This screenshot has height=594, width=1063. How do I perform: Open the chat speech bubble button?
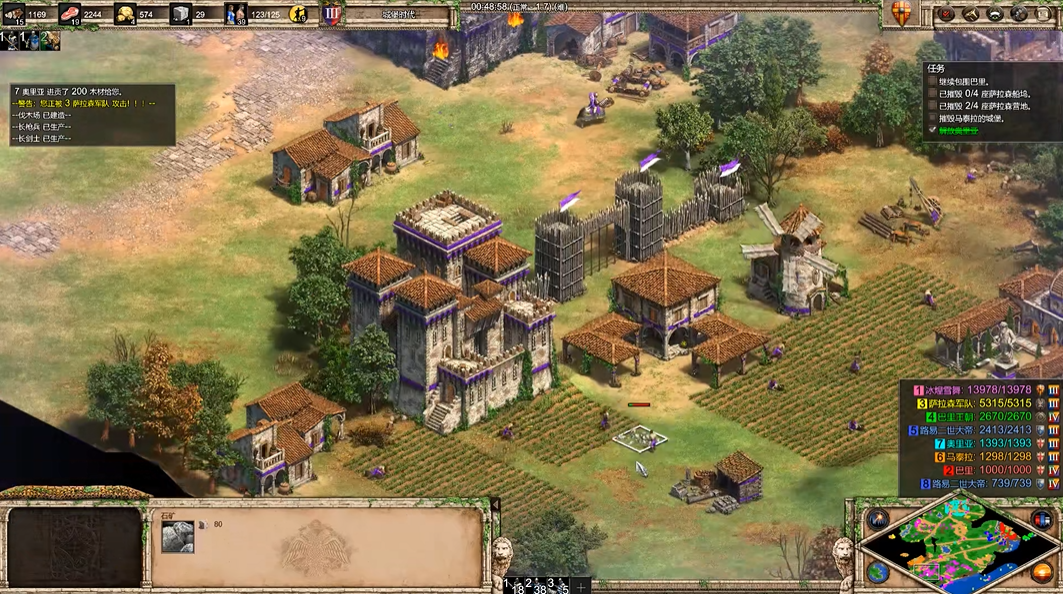994,14
